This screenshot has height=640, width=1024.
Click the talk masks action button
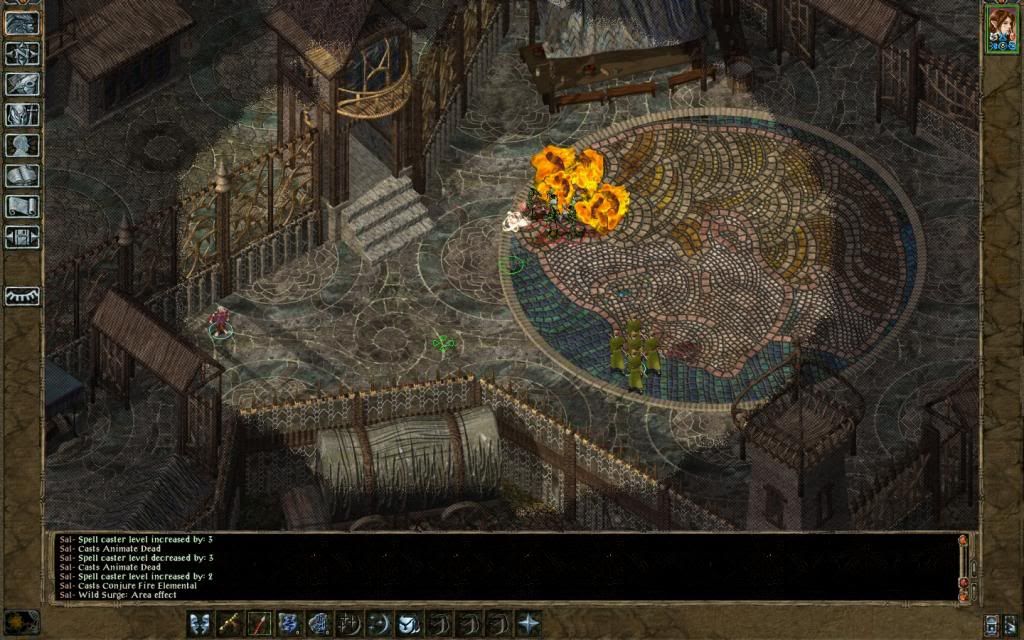pos(201,623)
